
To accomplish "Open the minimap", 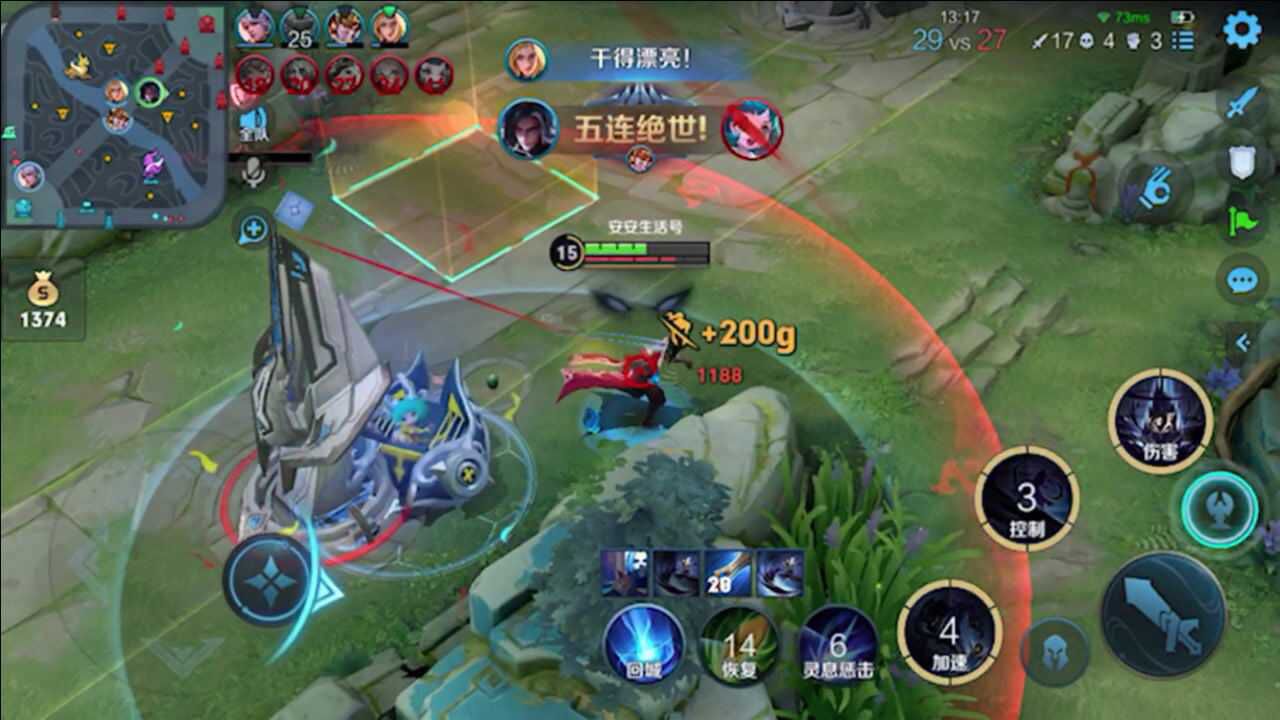I will click(112, 115).
